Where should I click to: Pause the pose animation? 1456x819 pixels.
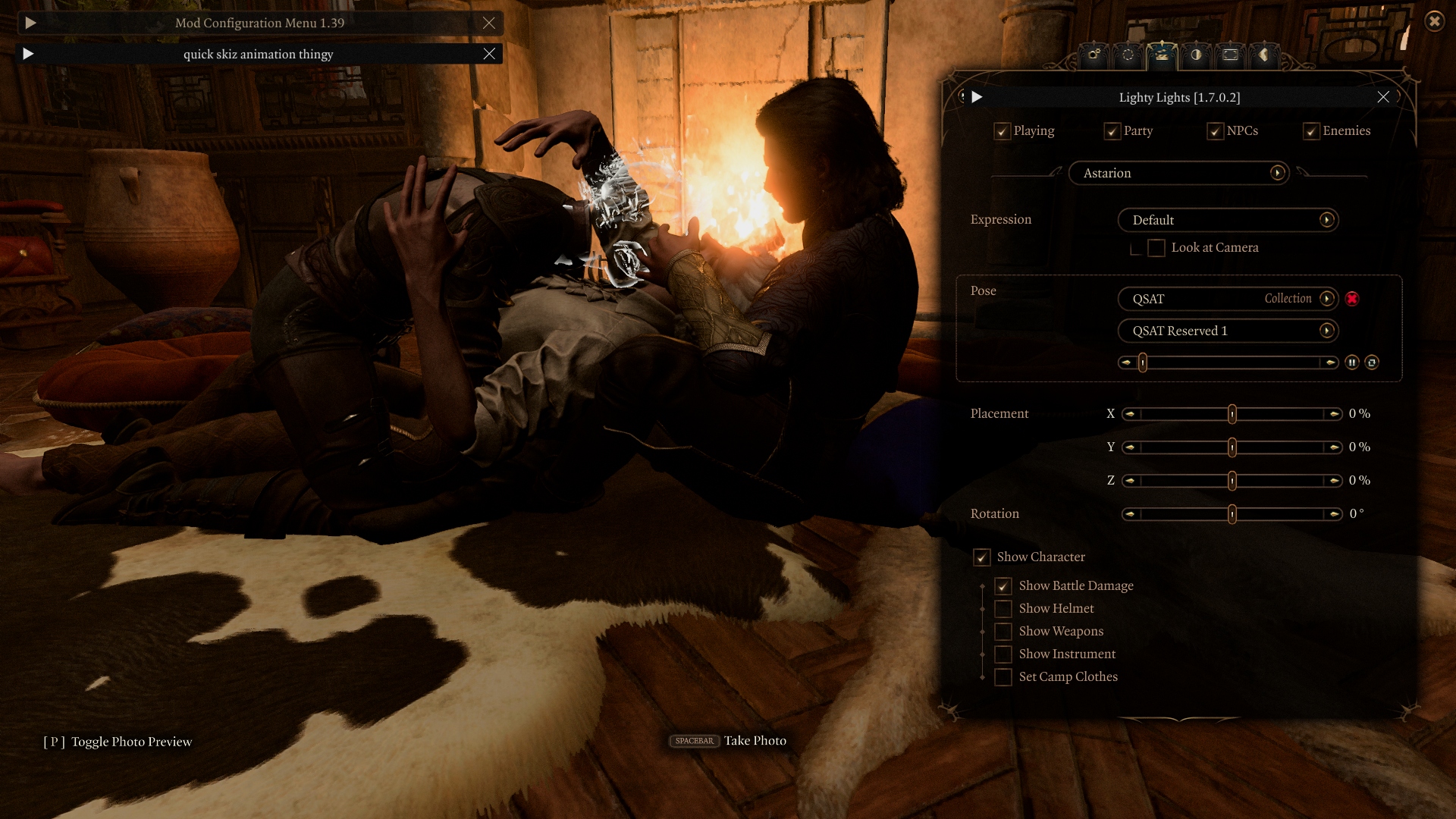tap(1352, 362)
